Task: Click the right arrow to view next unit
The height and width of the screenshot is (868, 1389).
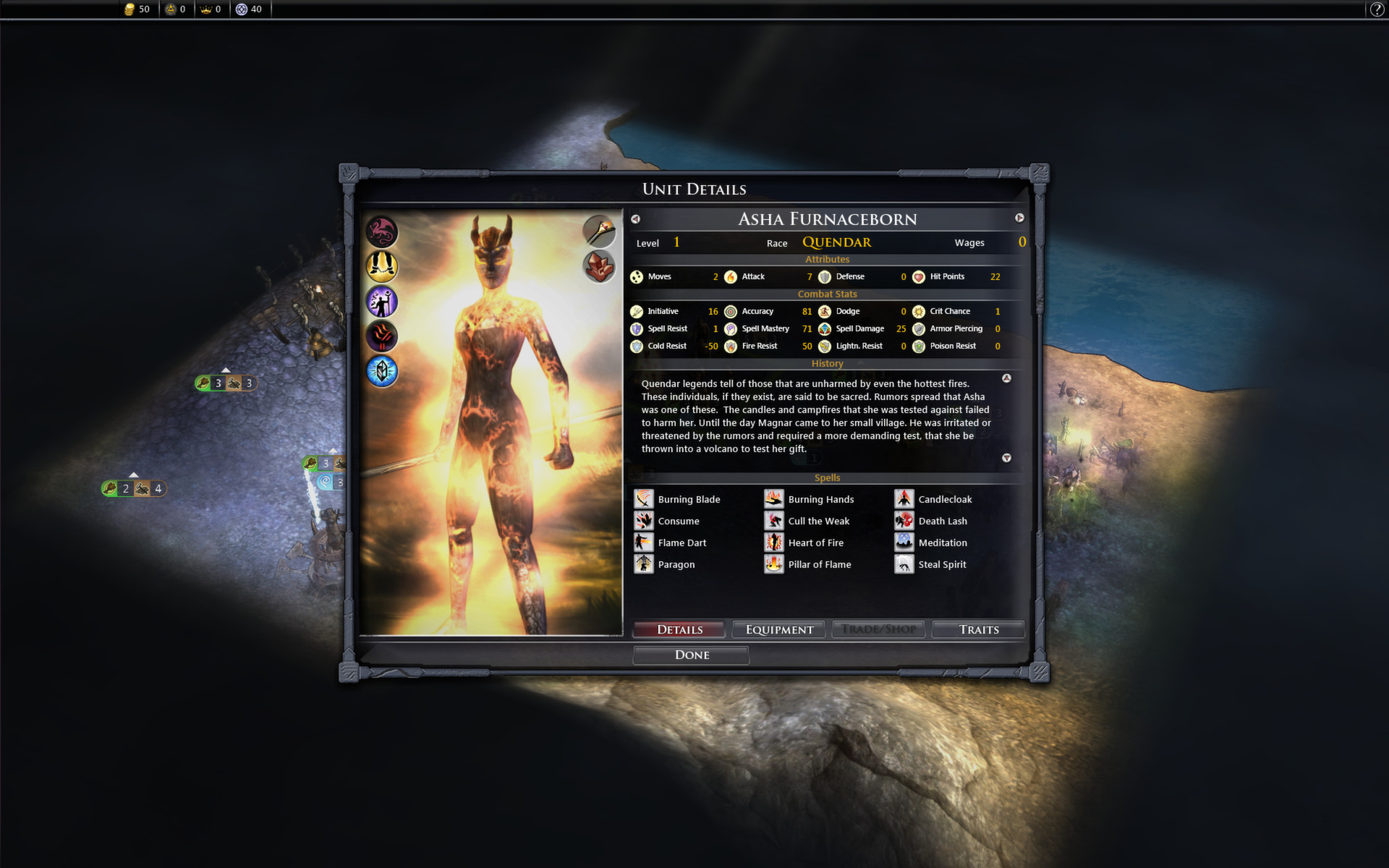Action: point(1020,218)
